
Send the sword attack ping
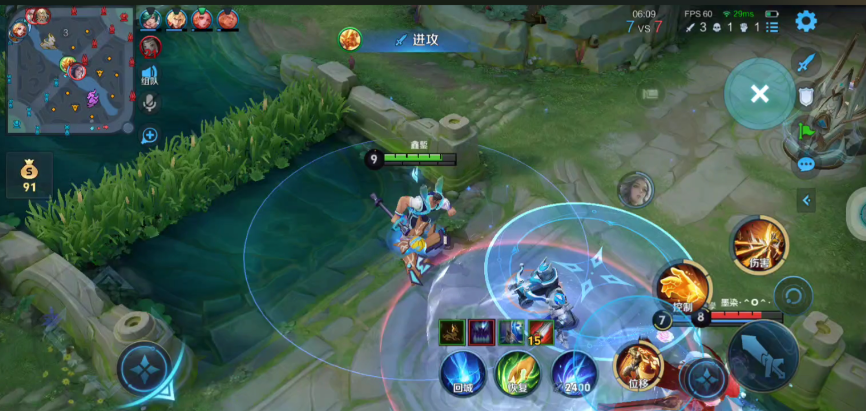click(x=806, y=62)
